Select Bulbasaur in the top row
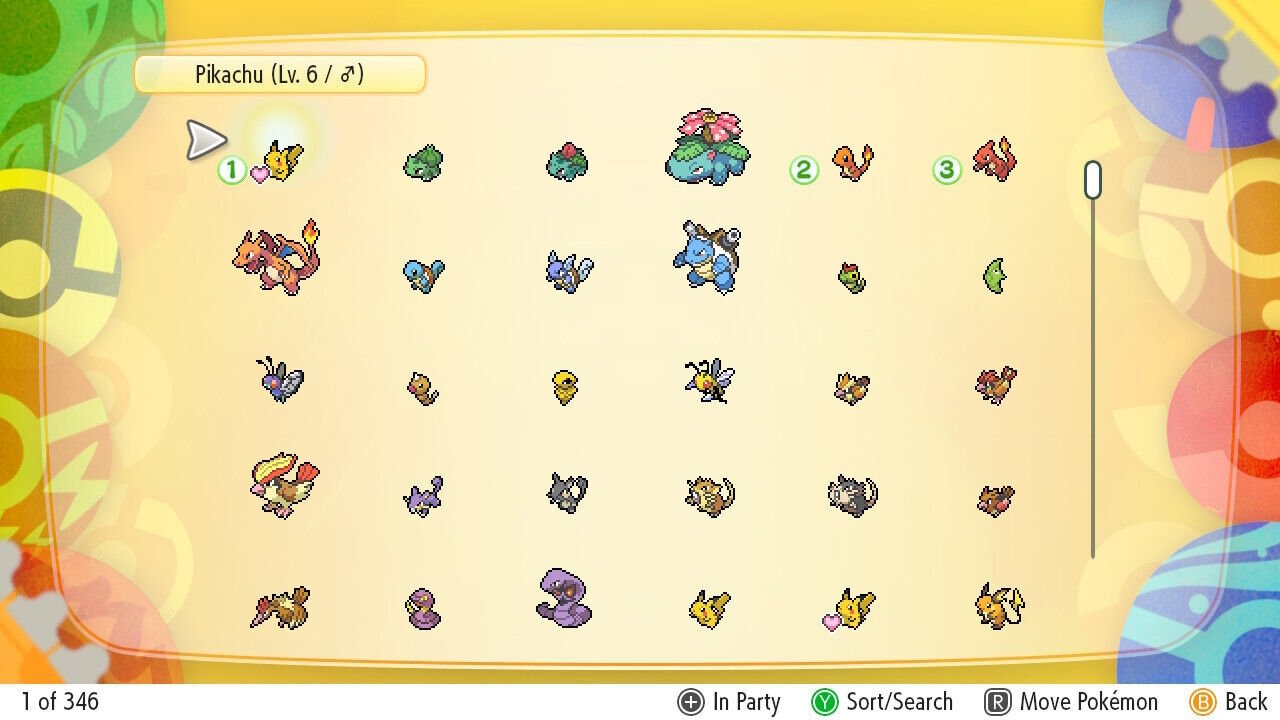 point(421,163)
